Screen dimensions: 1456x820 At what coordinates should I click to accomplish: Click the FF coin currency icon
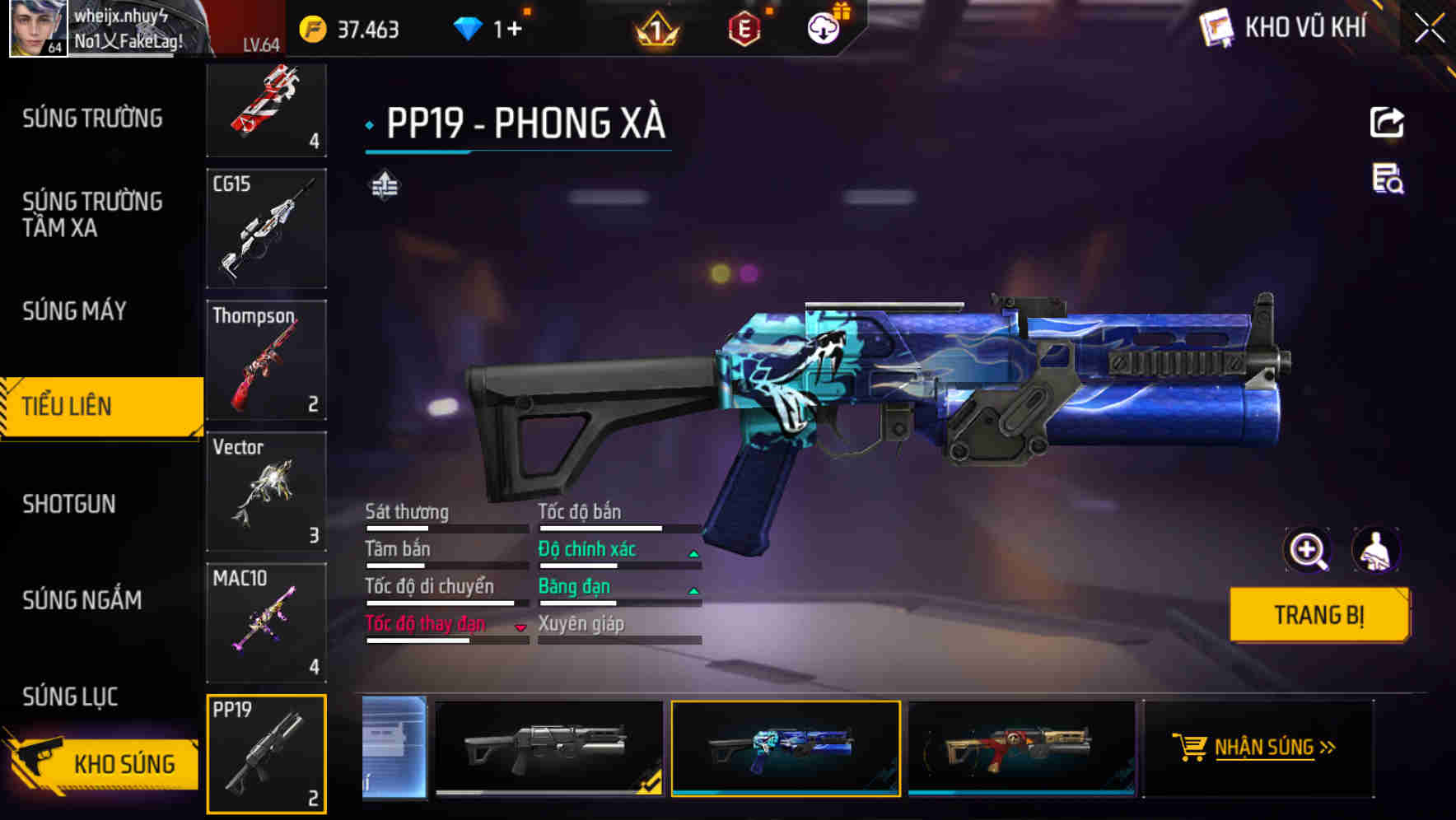point(311,28)
